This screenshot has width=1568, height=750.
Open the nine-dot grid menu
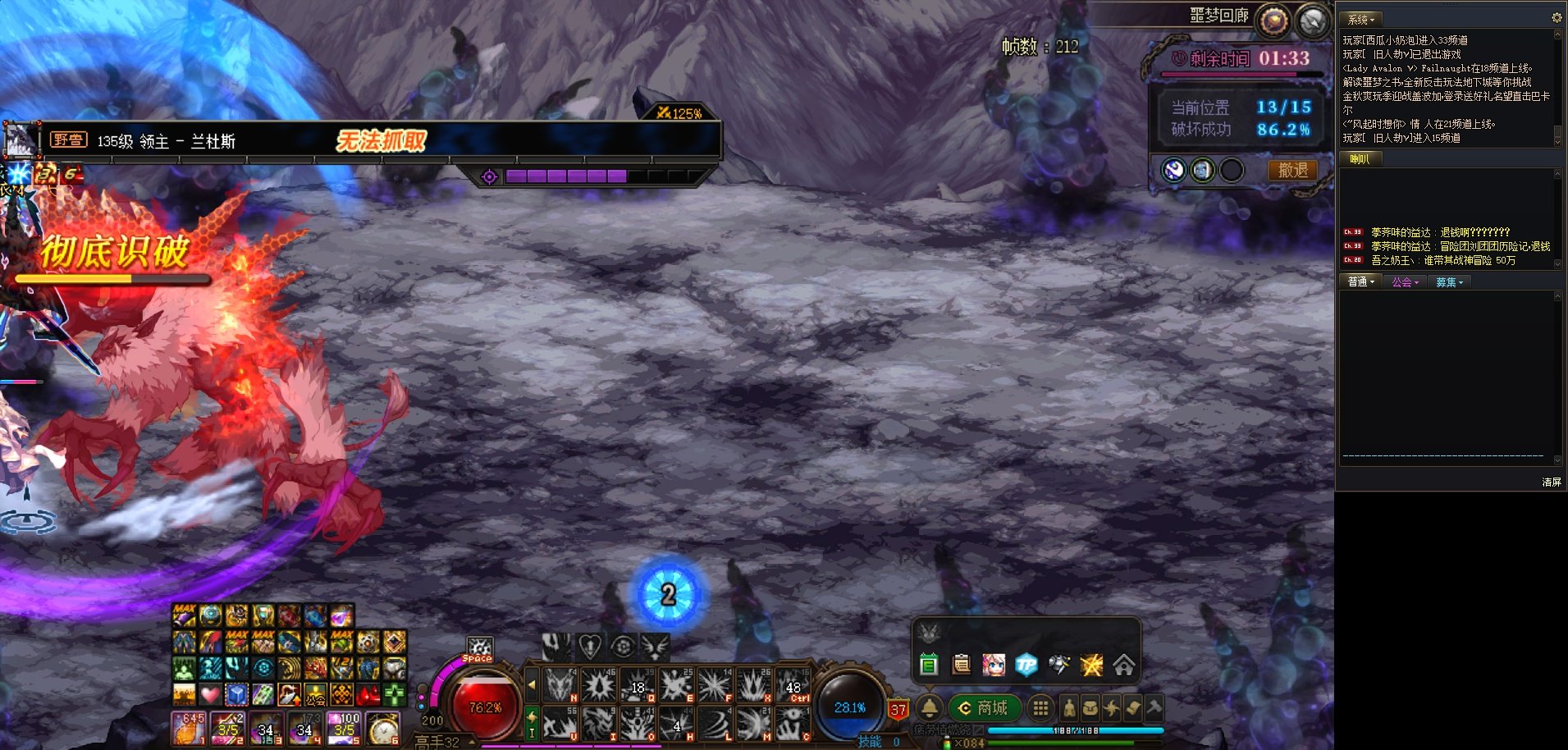pyautogui.click(x=1040, y=707)
